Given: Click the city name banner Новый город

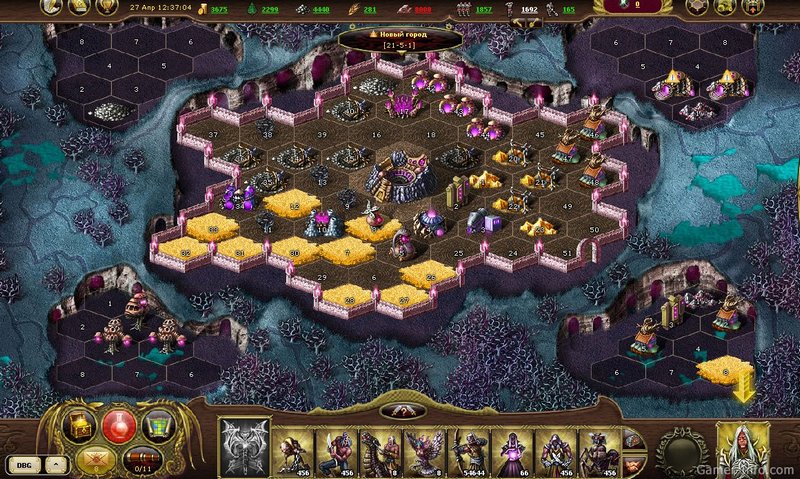Looking at the screenshot, I should point(400,42).
